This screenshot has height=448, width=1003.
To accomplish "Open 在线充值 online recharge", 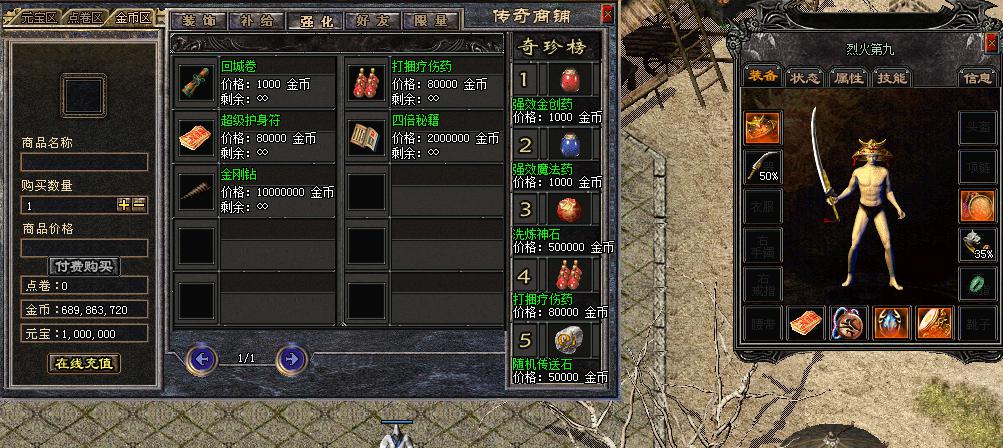I will pyautogui.click(x=84, y=363).
